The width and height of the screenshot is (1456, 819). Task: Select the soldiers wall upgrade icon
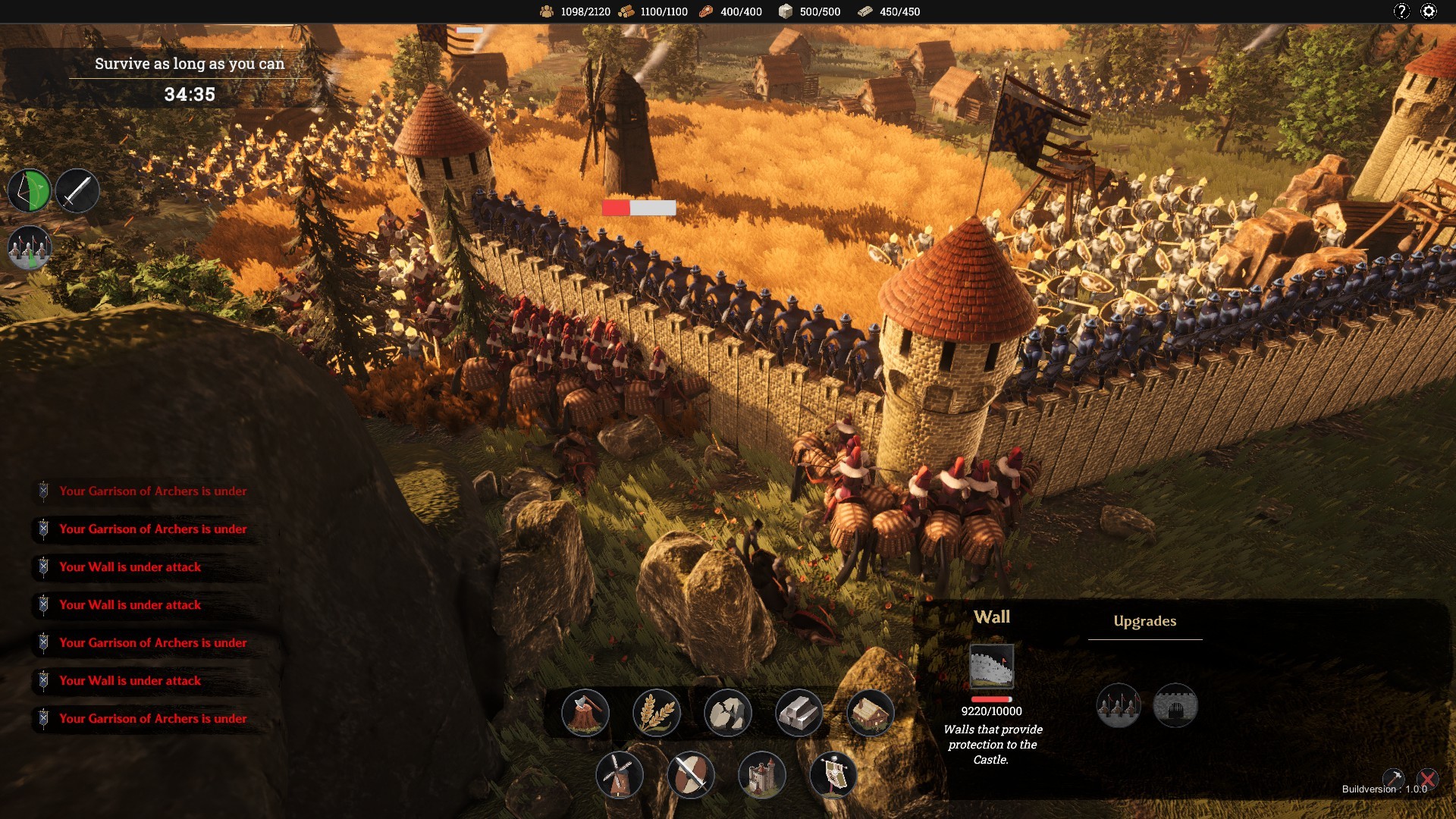point(1119,705)
